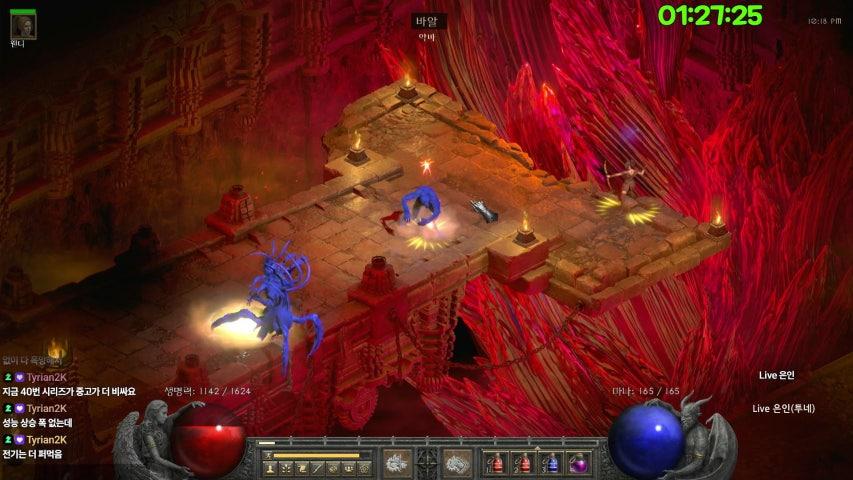Open the game menu gear icon
This screenshot has height=480, width=853.
coord(365,468)
